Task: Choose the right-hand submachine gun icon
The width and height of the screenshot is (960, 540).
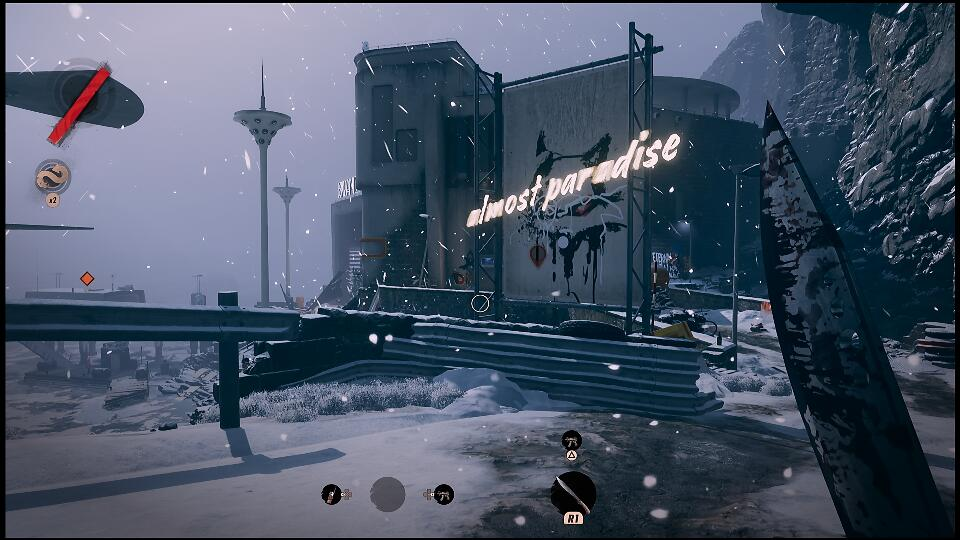Action: (444, 494)
